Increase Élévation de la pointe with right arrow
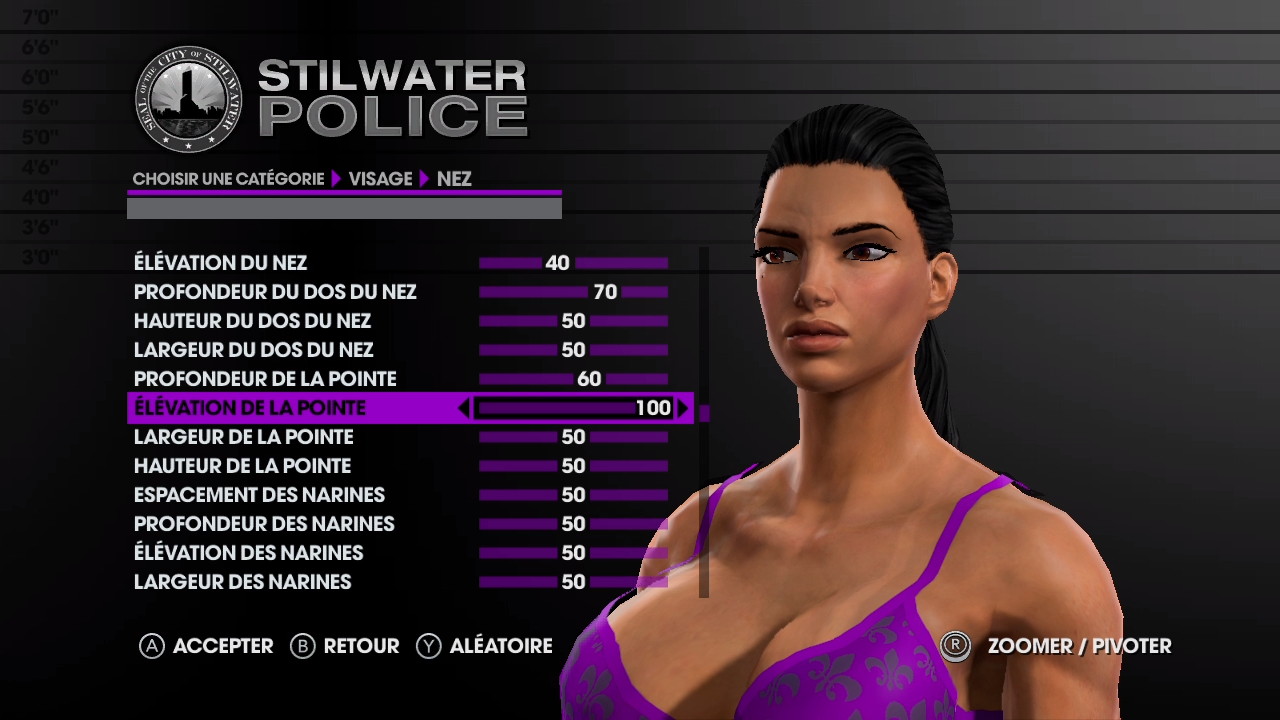 [683, 408]
